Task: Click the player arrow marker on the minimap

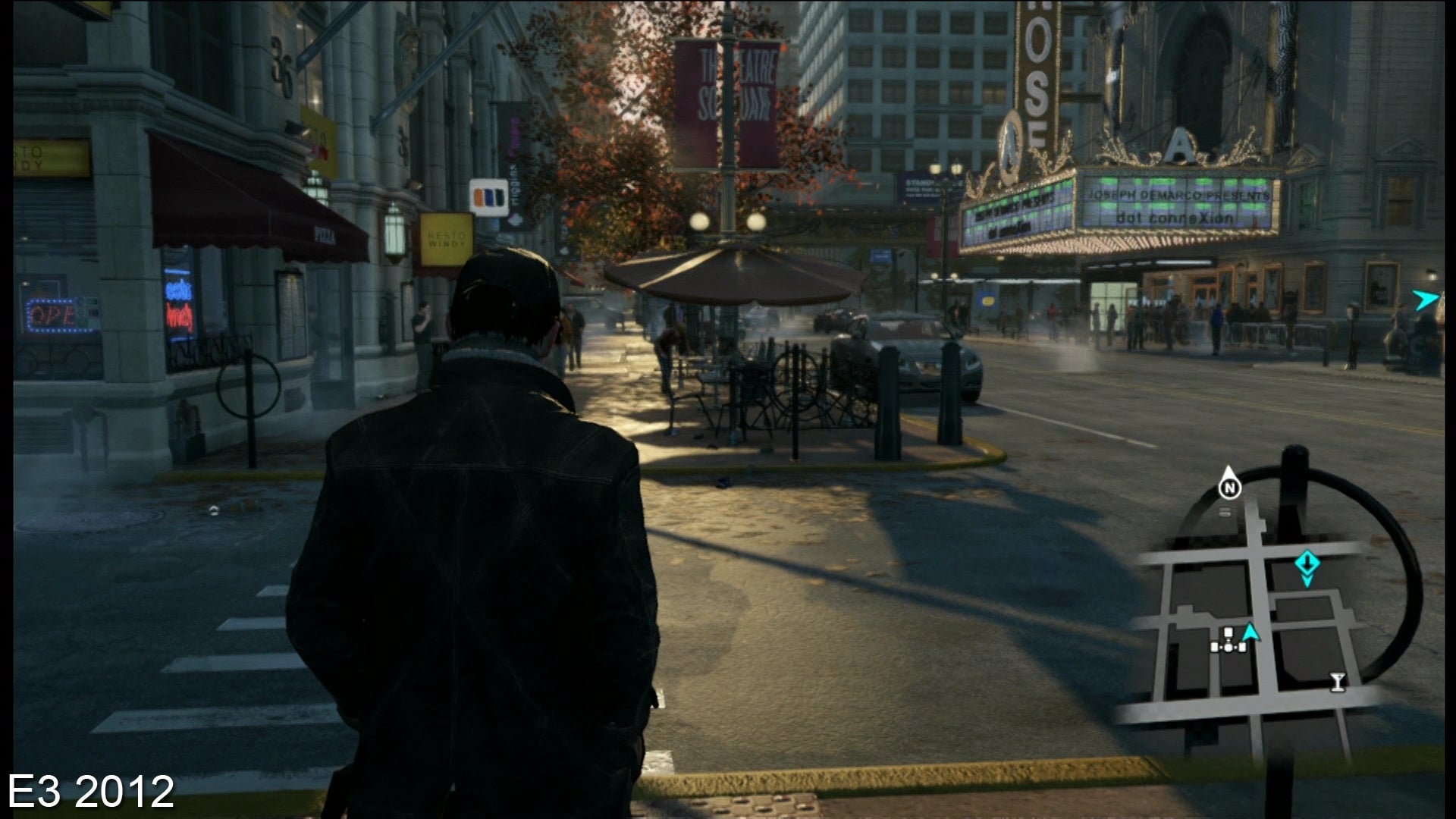Action: tap(1250, 634)
